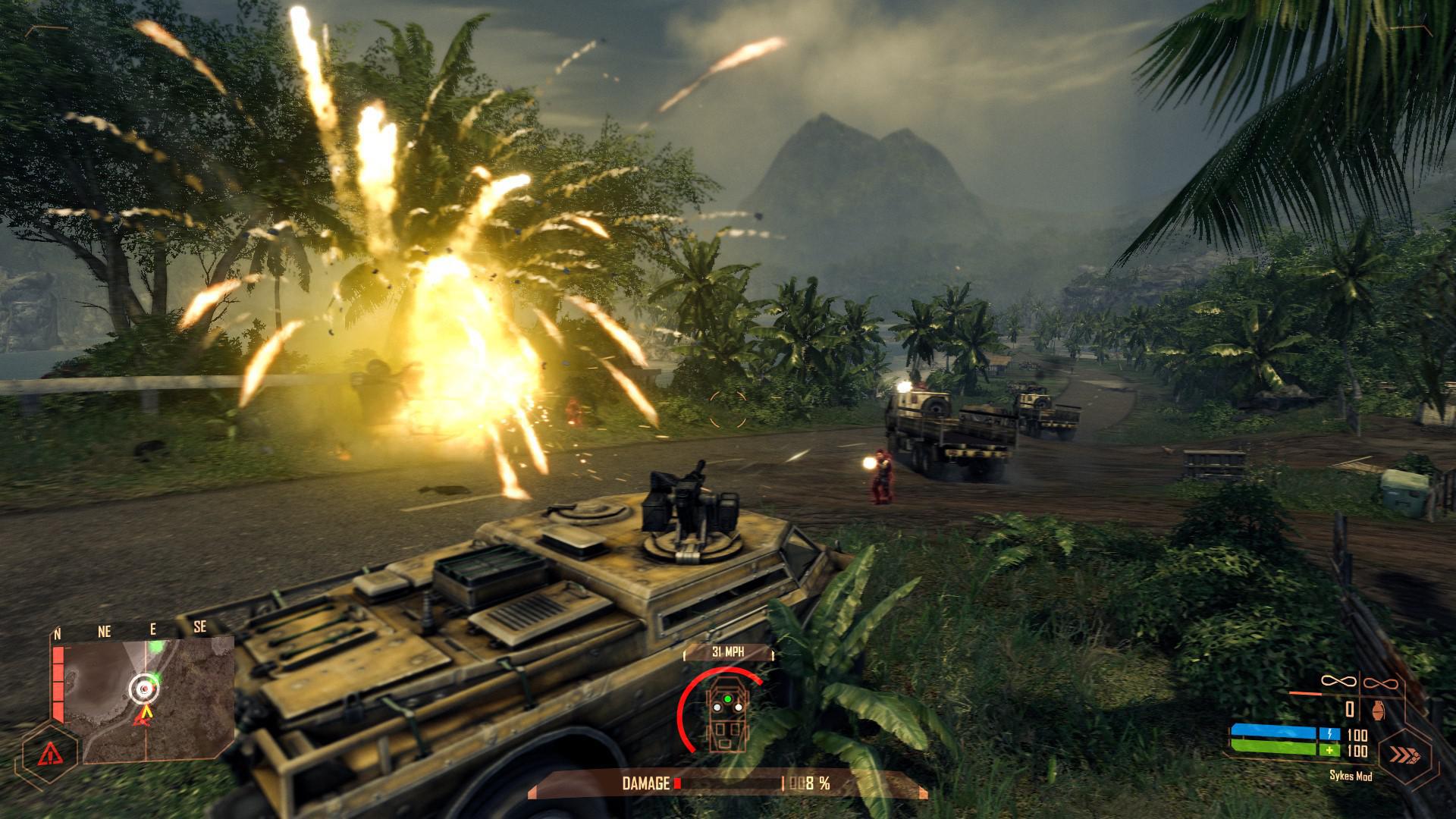Select the NE heading on the compass strip

click(104, 629)
